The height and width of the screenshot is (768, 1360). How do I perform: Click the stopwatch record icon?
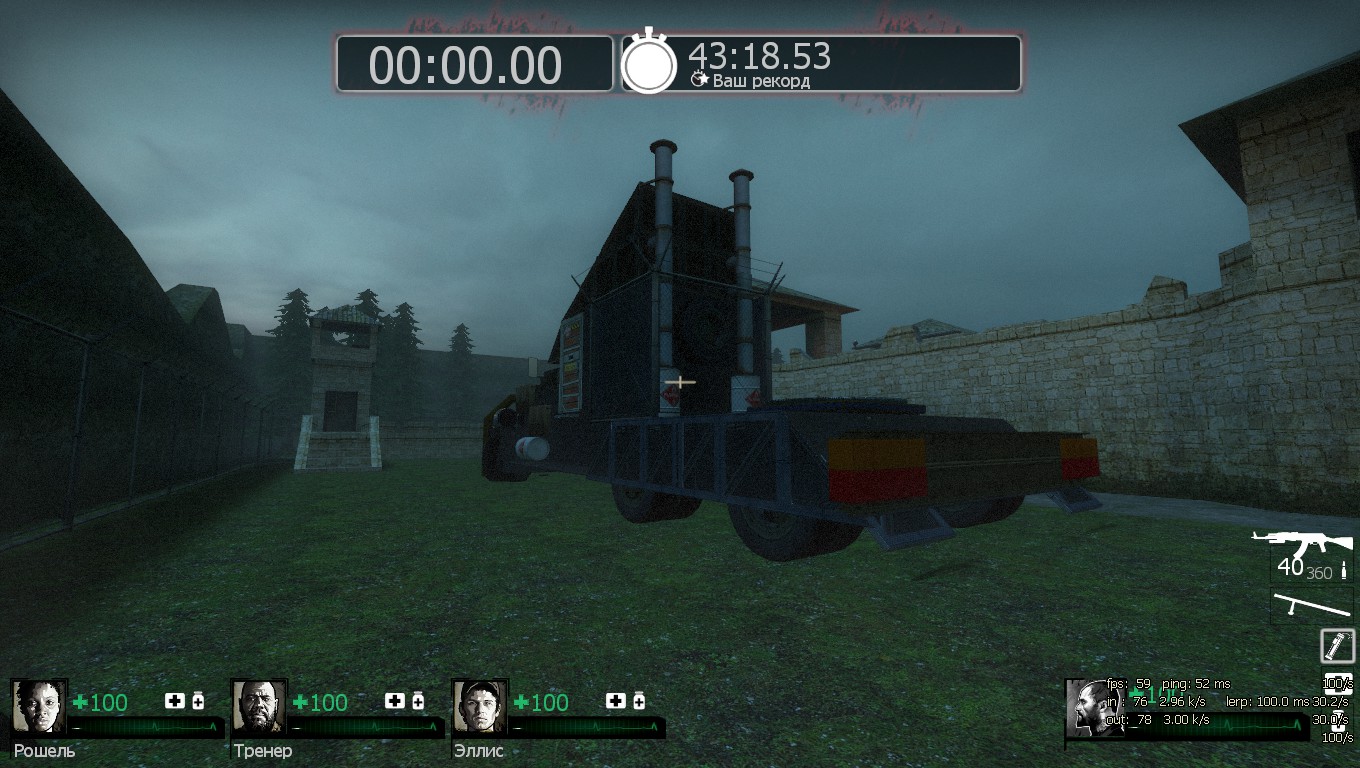coord(650,64)
